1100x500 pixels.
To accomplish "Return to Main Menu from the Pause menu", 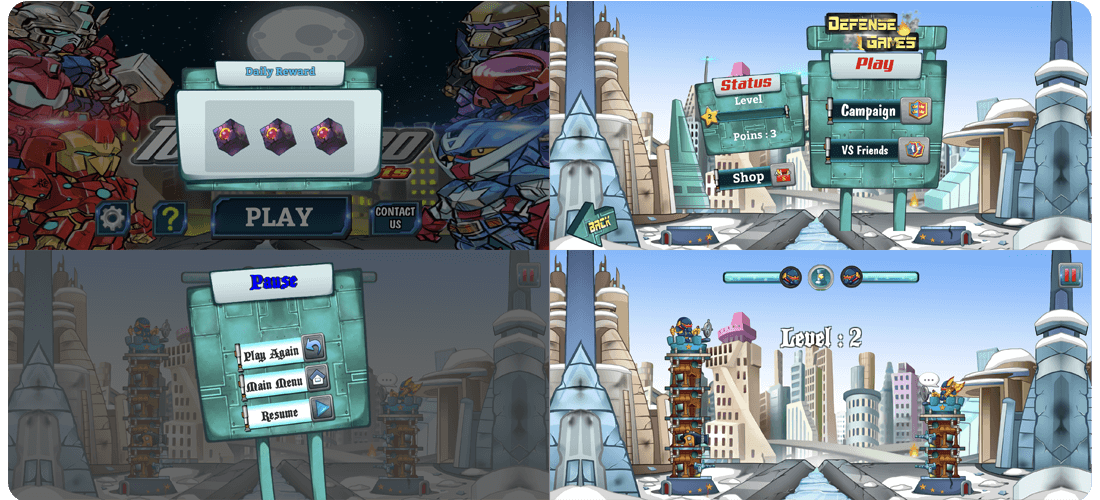I will point(282,381).
